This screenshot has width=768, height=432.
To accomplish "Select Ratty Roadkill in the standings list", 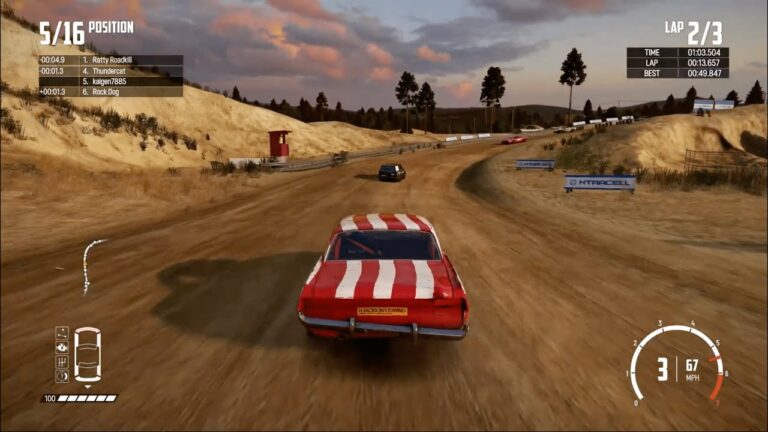I will pyautogui.click(x=110, y=60).
